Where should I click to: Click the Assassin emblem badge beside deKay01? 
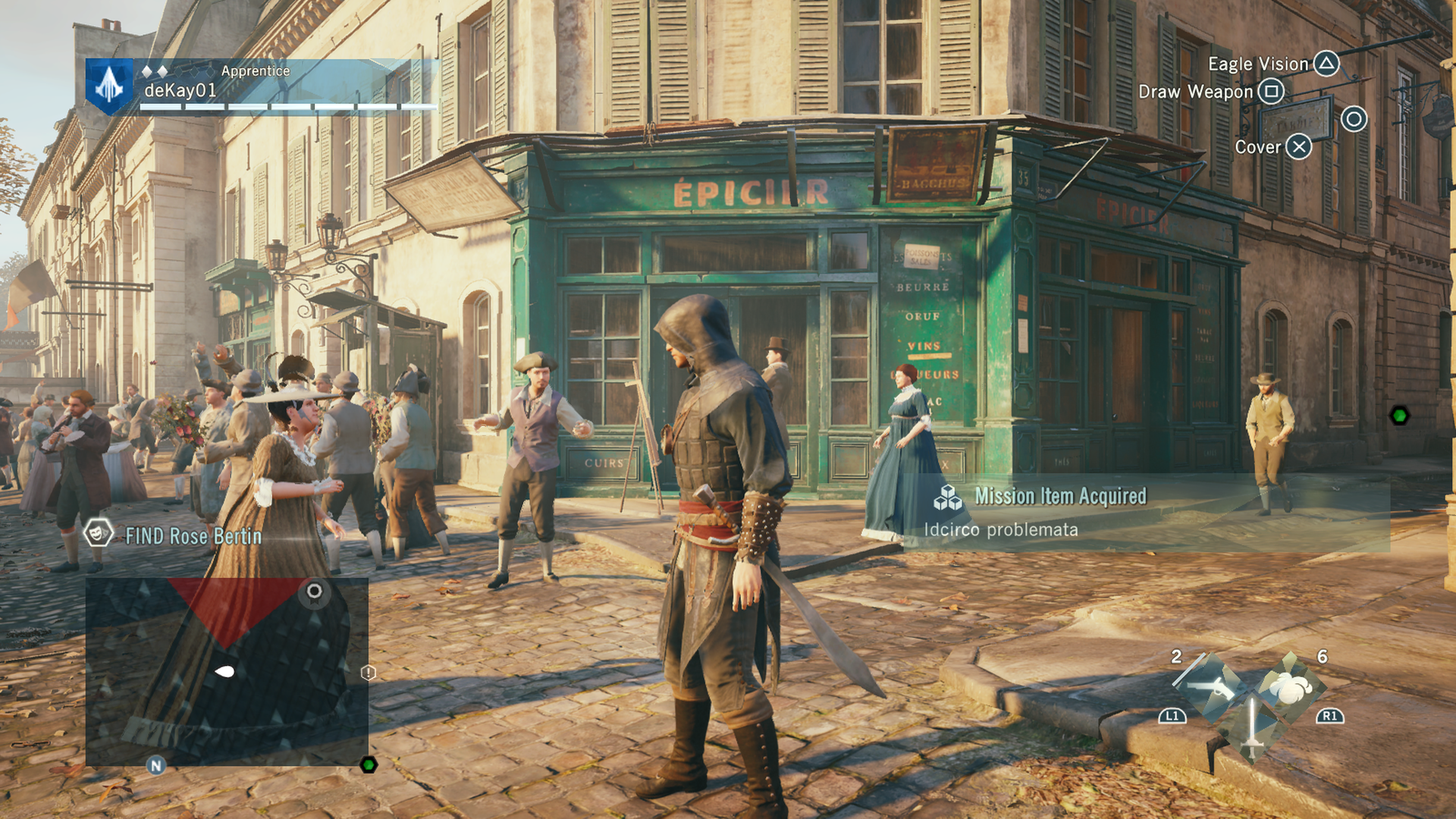[109, 86]
